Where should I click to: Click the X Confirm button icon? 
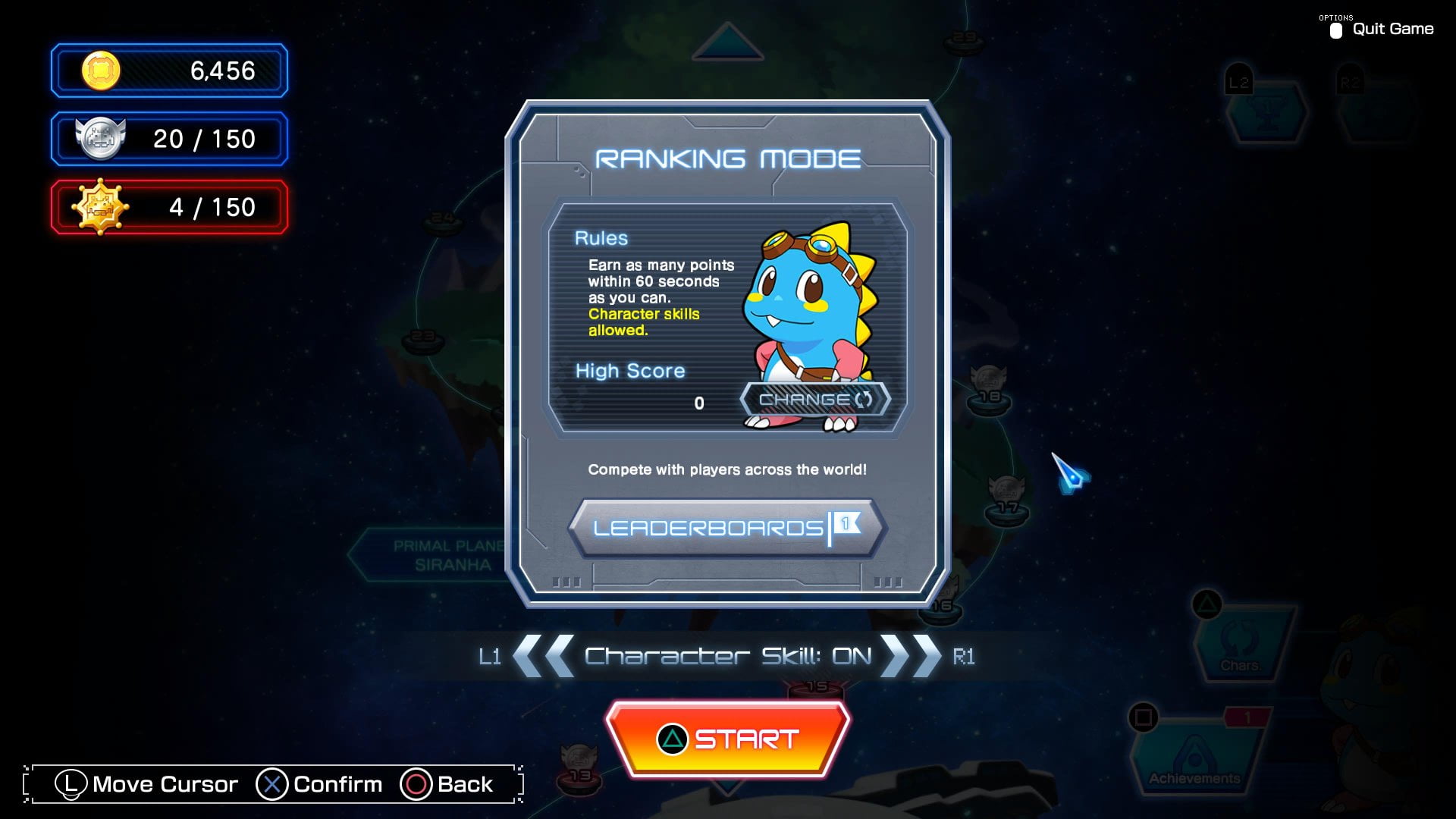pyautogui.click(x=272, y=784)
